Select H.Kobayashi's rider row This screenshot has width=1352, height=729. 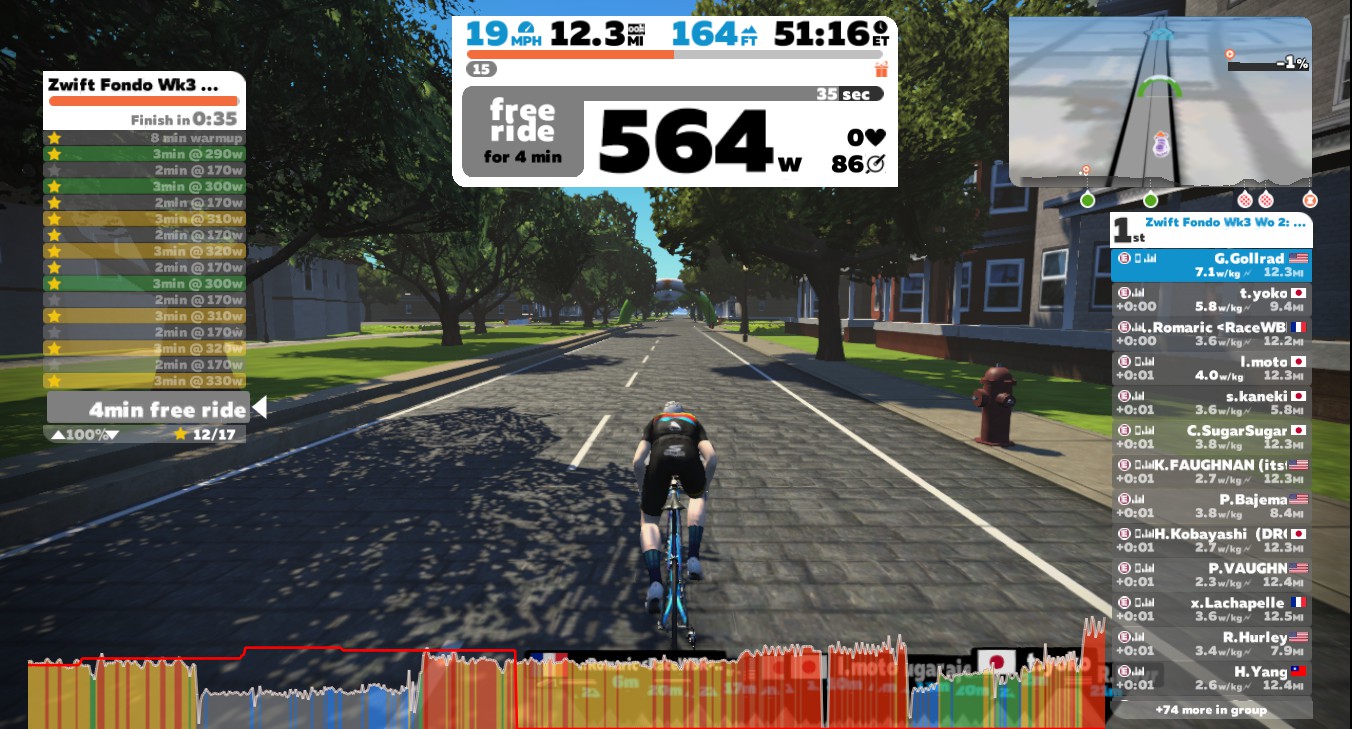point(1211,540)
